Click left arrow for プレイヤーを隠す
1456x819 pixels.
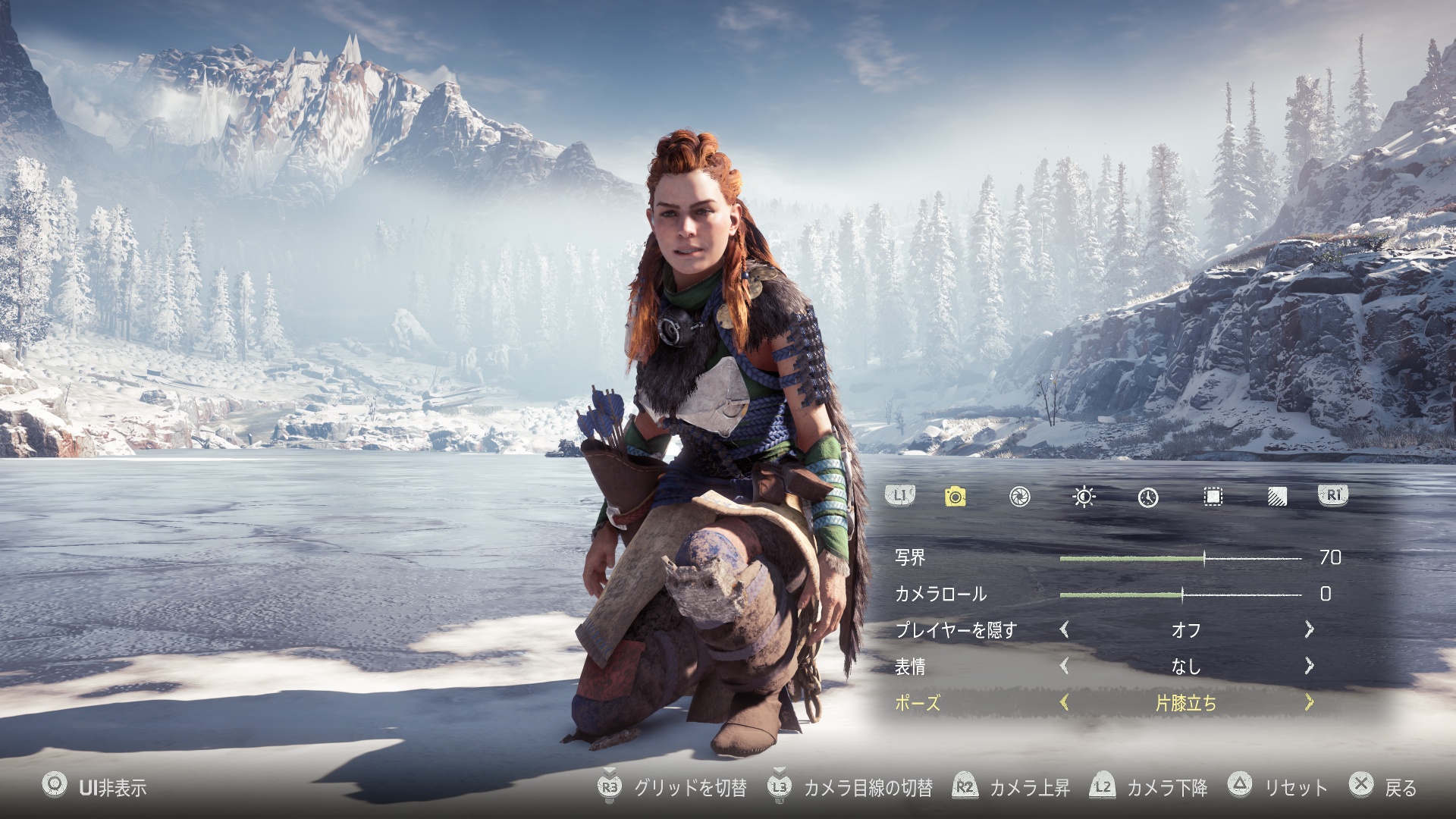point(1065,629)
